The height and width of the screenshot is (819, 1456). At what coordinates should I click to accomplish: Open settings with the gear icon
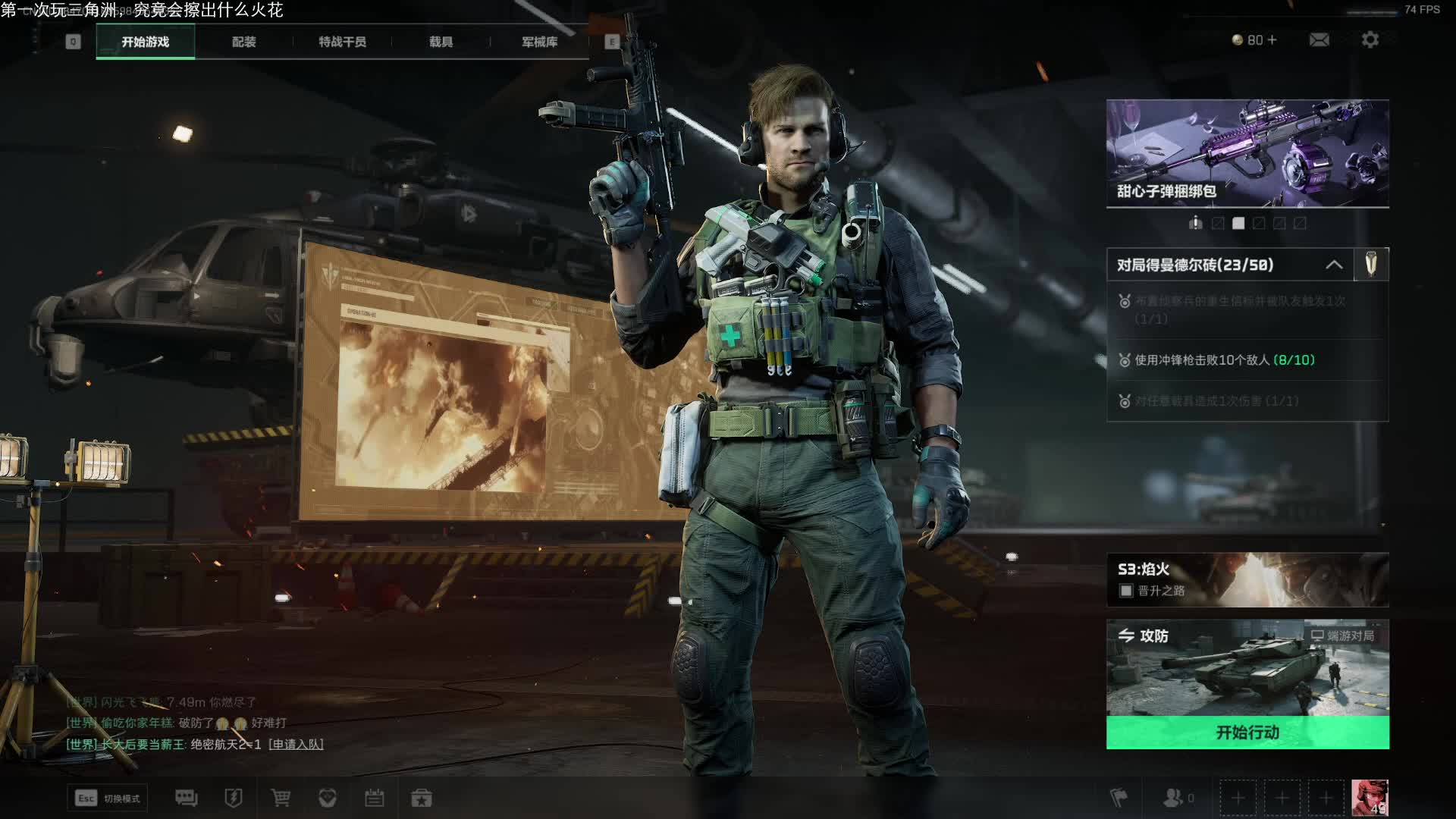pos(1370,39)
